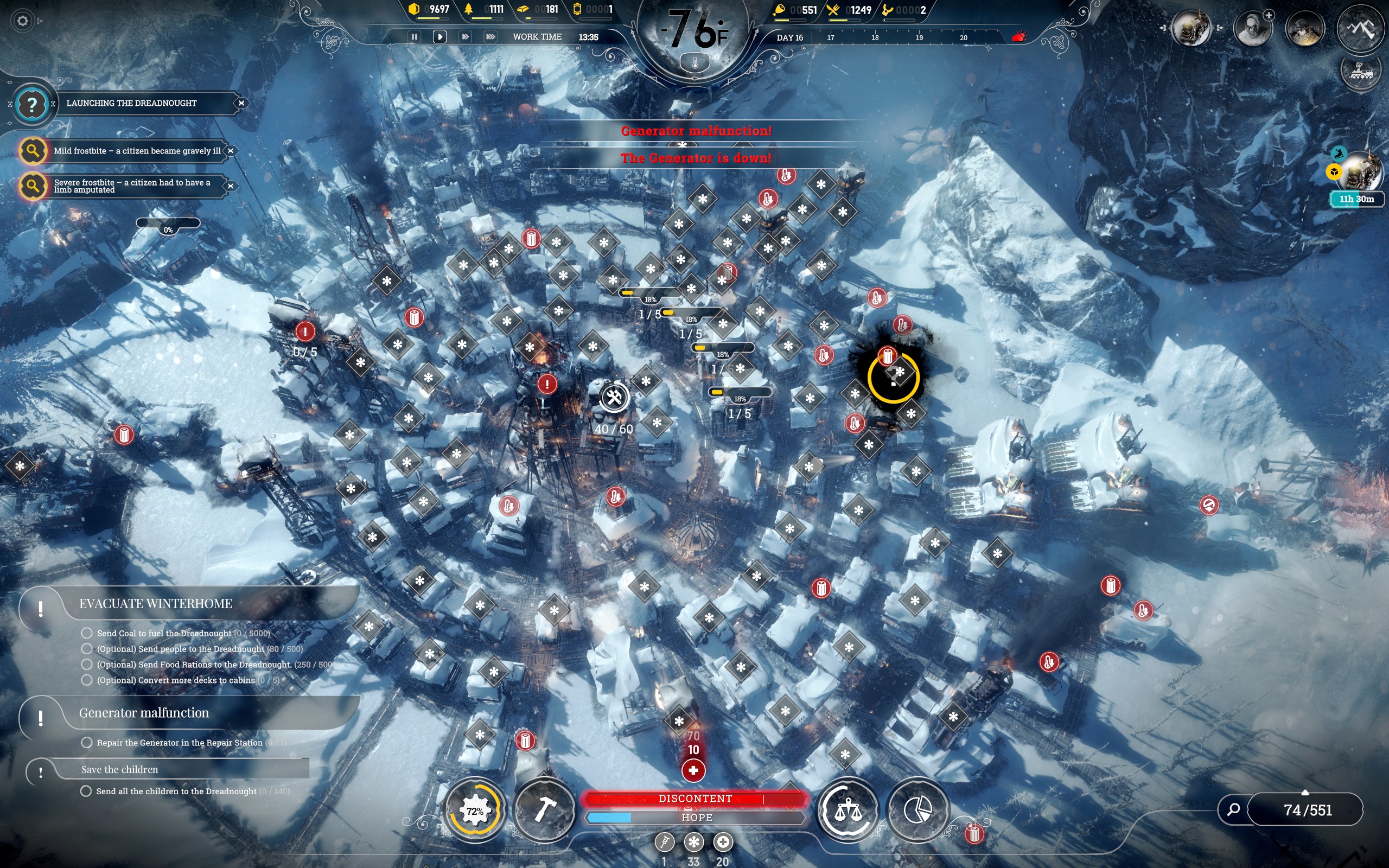Open the Book of Laws scales
Viewport: 1389px width, 868px height.
point(847,810)
